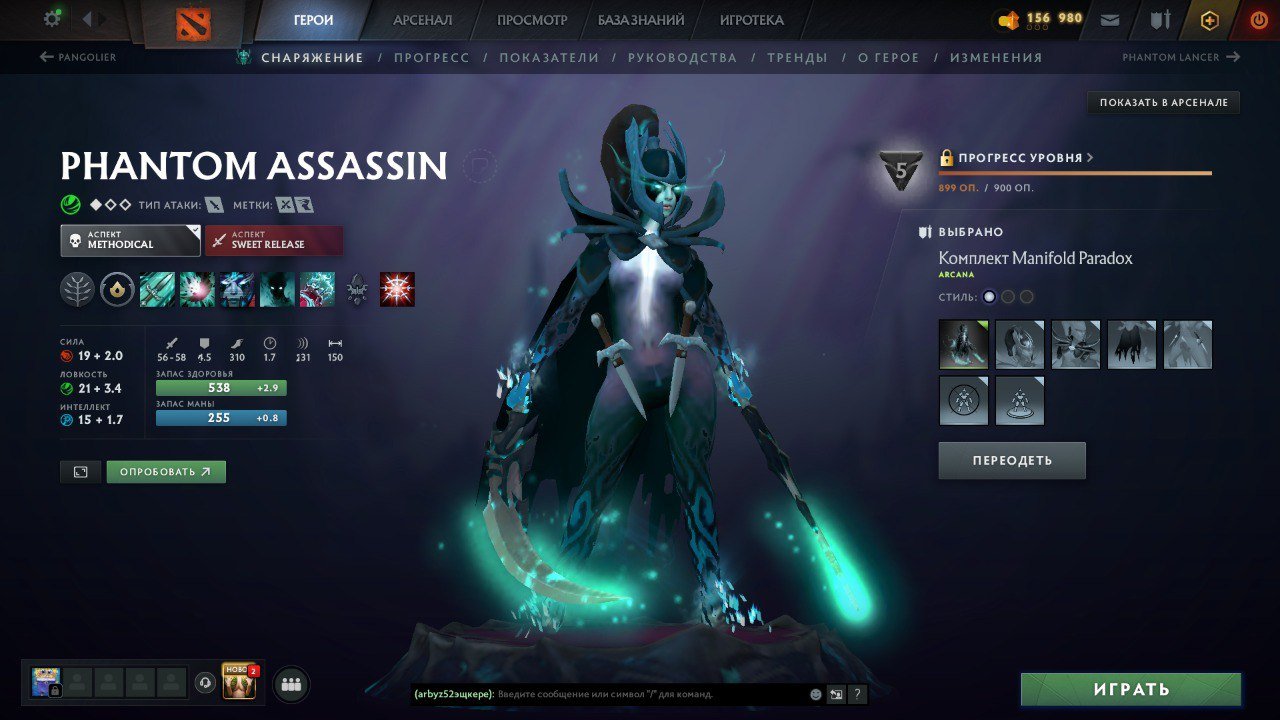
Task: Open the settings gear icon
Action: 52,17
